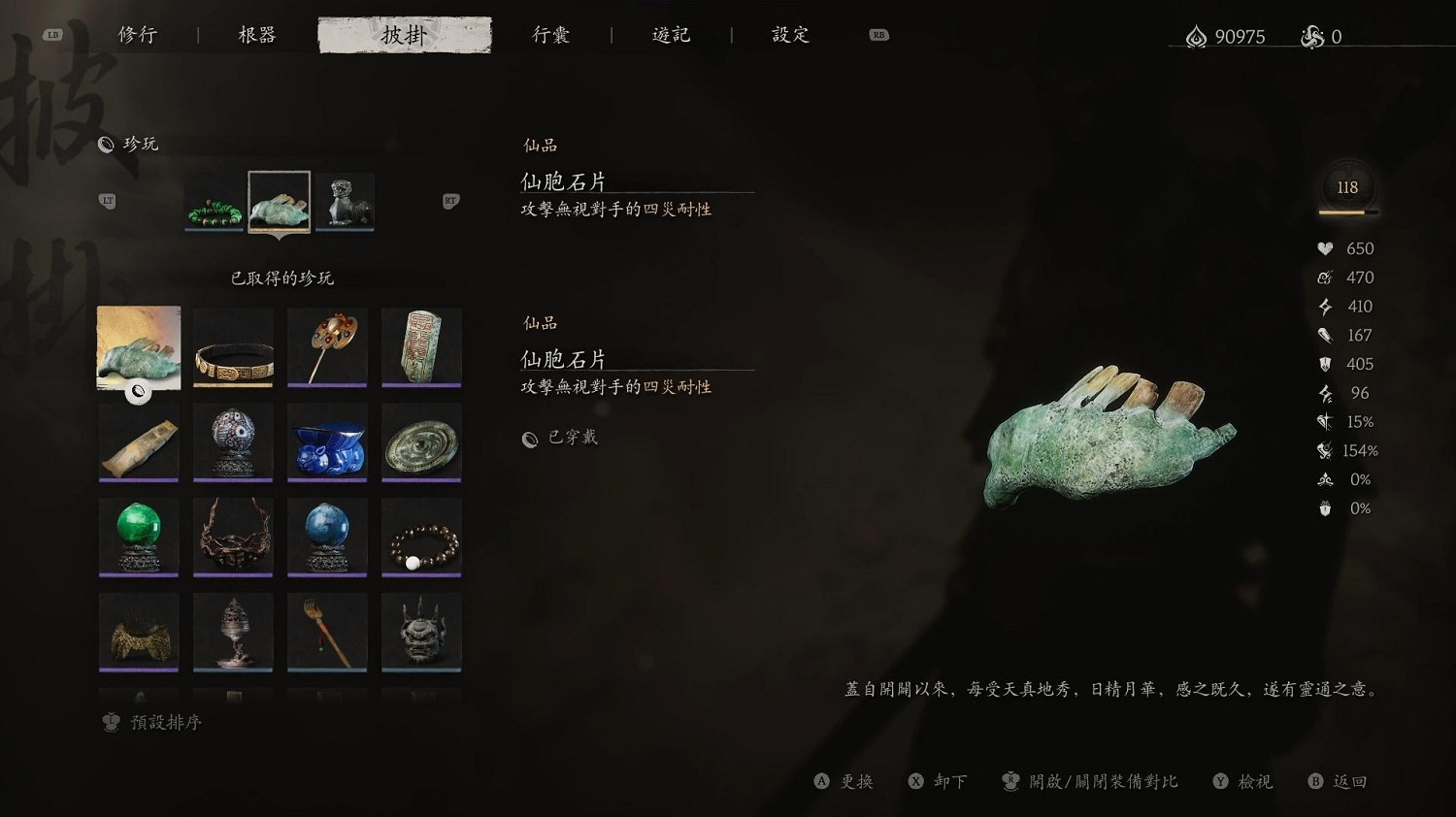Open the 設定 settings tab
This screenshot has height=817, width=1456.
click(x=788, y=34)
